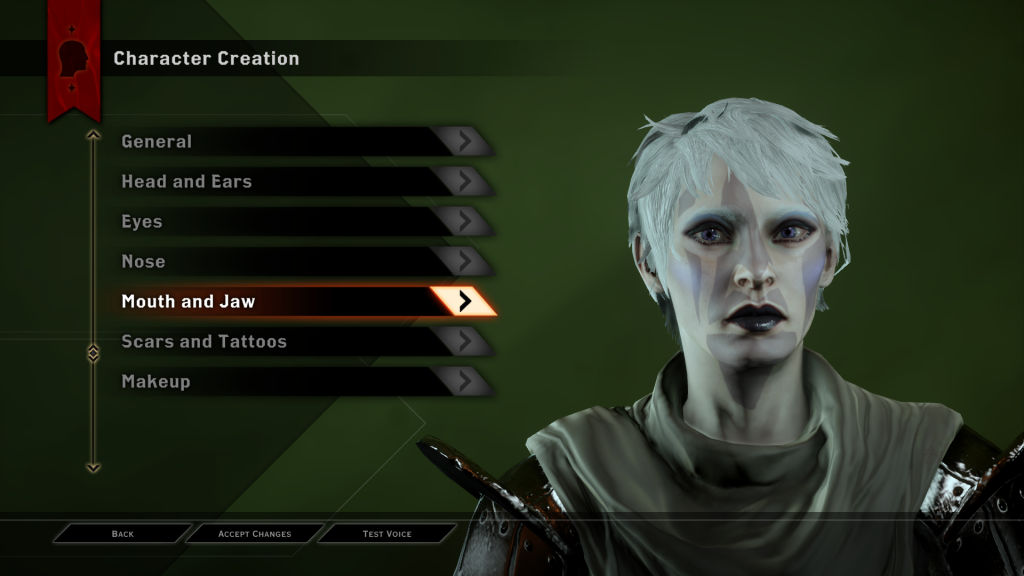The height and width of the screenshot is (576, 1024).
Task: Accept Changes to the character
Action: (x=254, y=534)
